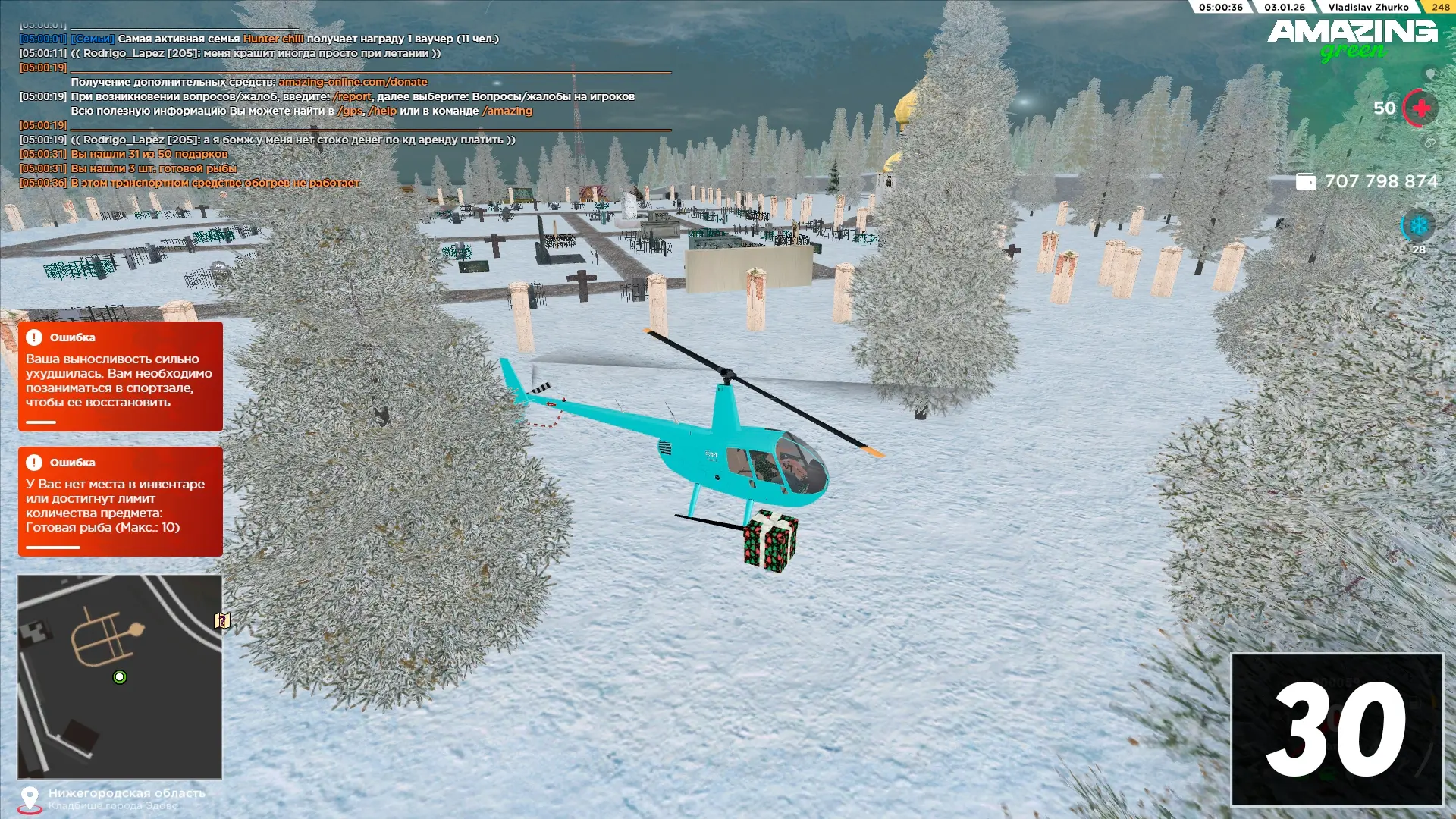The image size is (1456, 819).
Task: Click the location pin icon
Action: coord(30,799)
